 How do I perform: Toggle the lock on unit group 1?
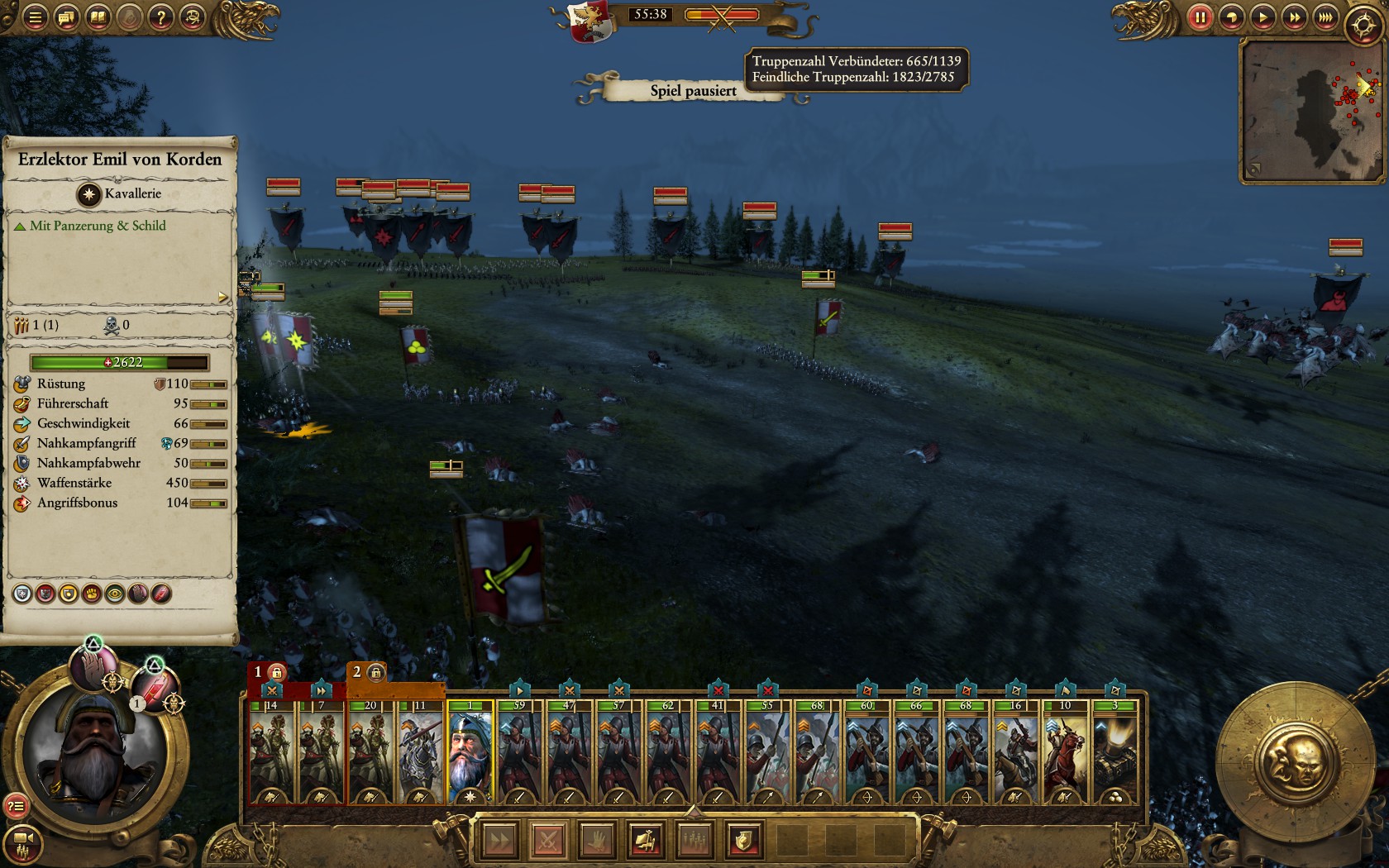point(276,672)
